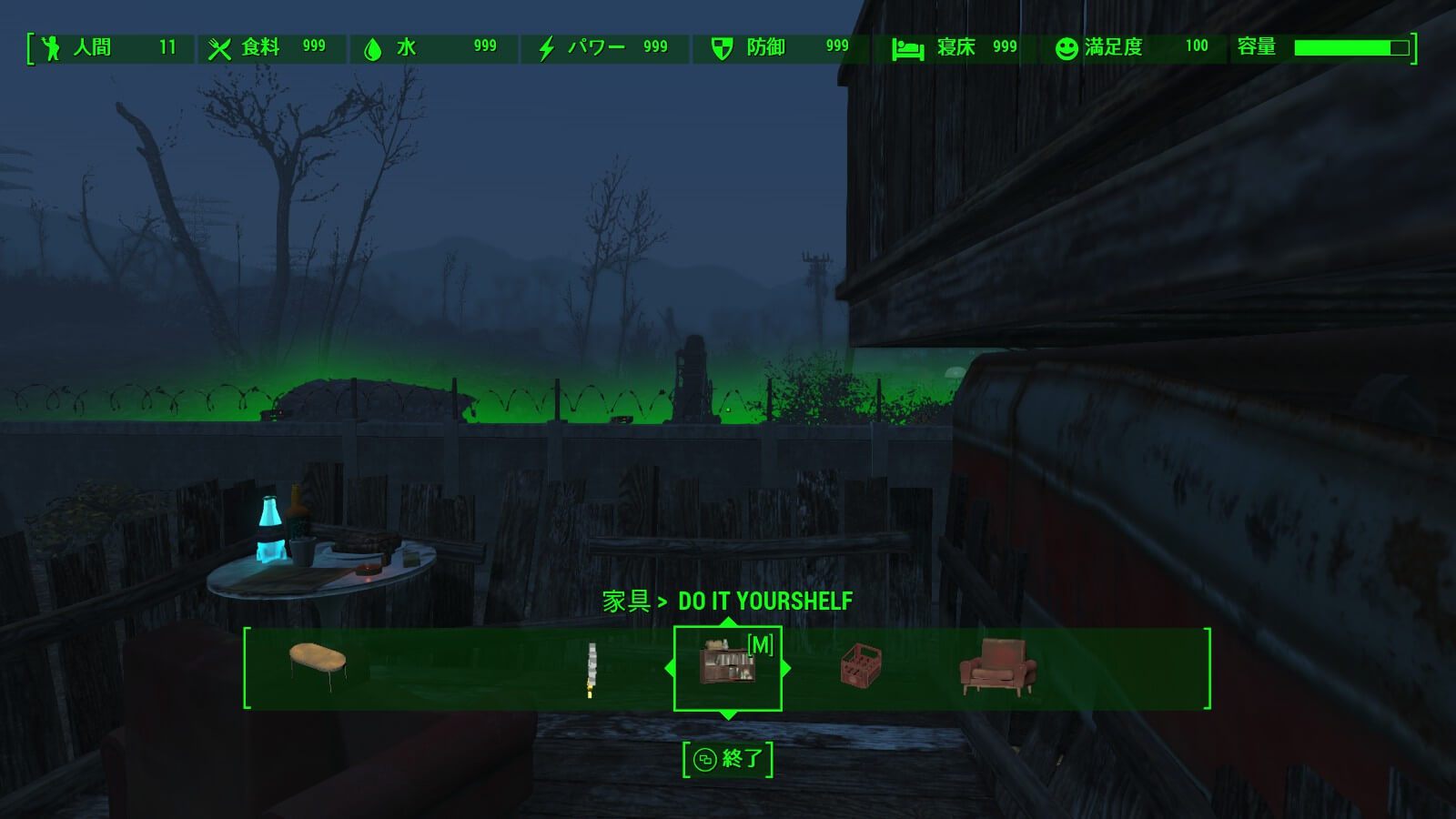Select the 食料 crossed-utensils food icon

[x=220, y=46]
